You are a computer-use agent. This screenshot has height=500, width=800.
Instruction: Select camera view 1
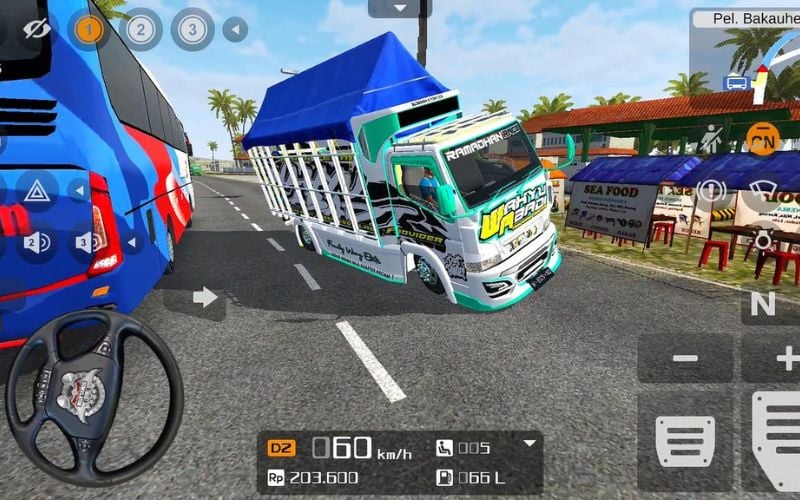point(90,30)
